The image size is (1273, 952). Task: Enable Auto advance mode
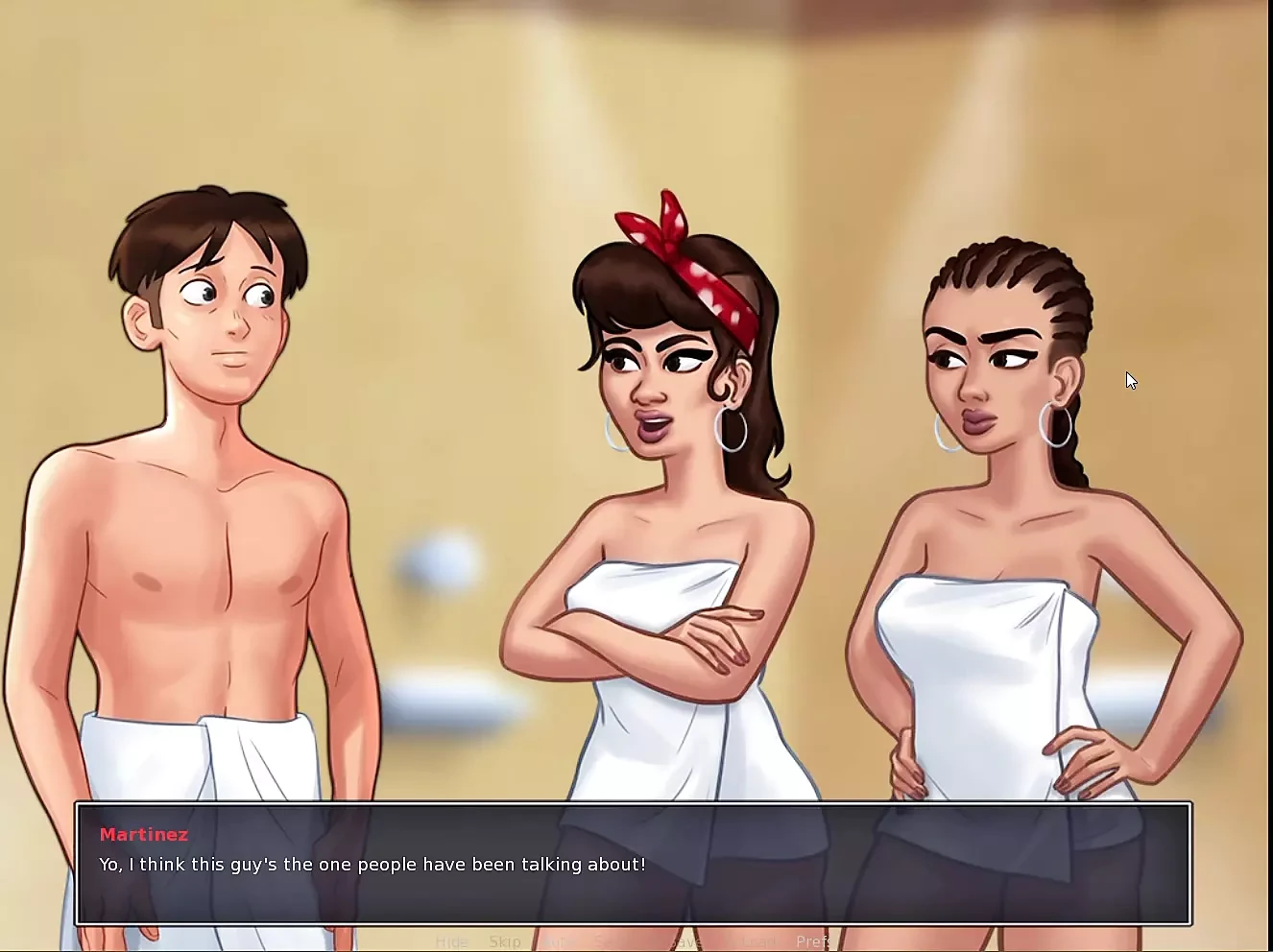(558, 941)
